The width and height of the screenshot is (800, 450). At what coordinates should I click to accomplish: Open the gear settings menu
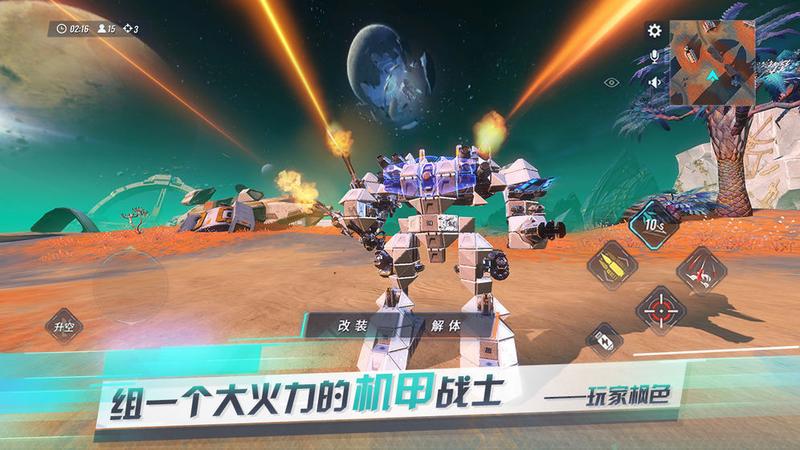655,31
